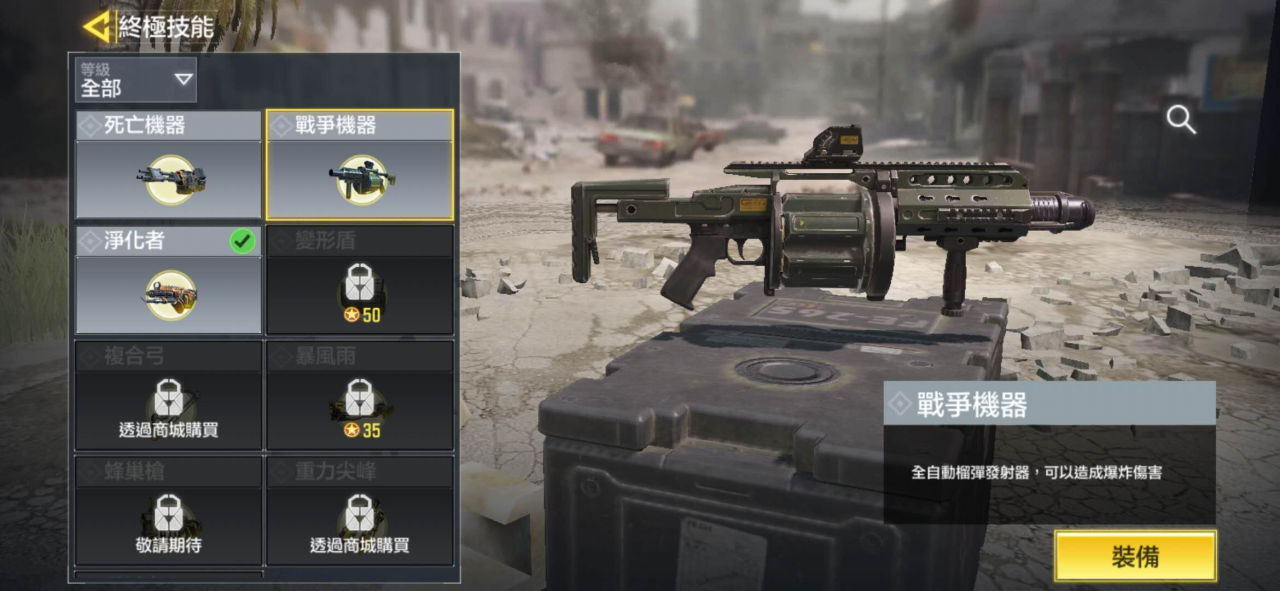Image resolution: width=1280 pixels, height=591 pixels.
Task: Select the locked 蜂巢槍 tile
Action: tap(169, 511)
